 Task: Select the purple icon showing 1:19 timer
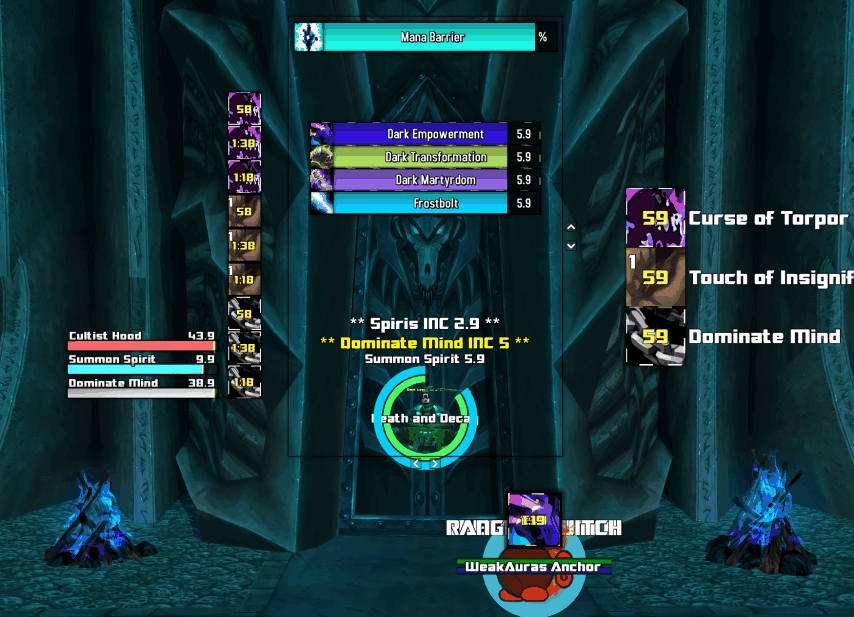coord(534,519)
